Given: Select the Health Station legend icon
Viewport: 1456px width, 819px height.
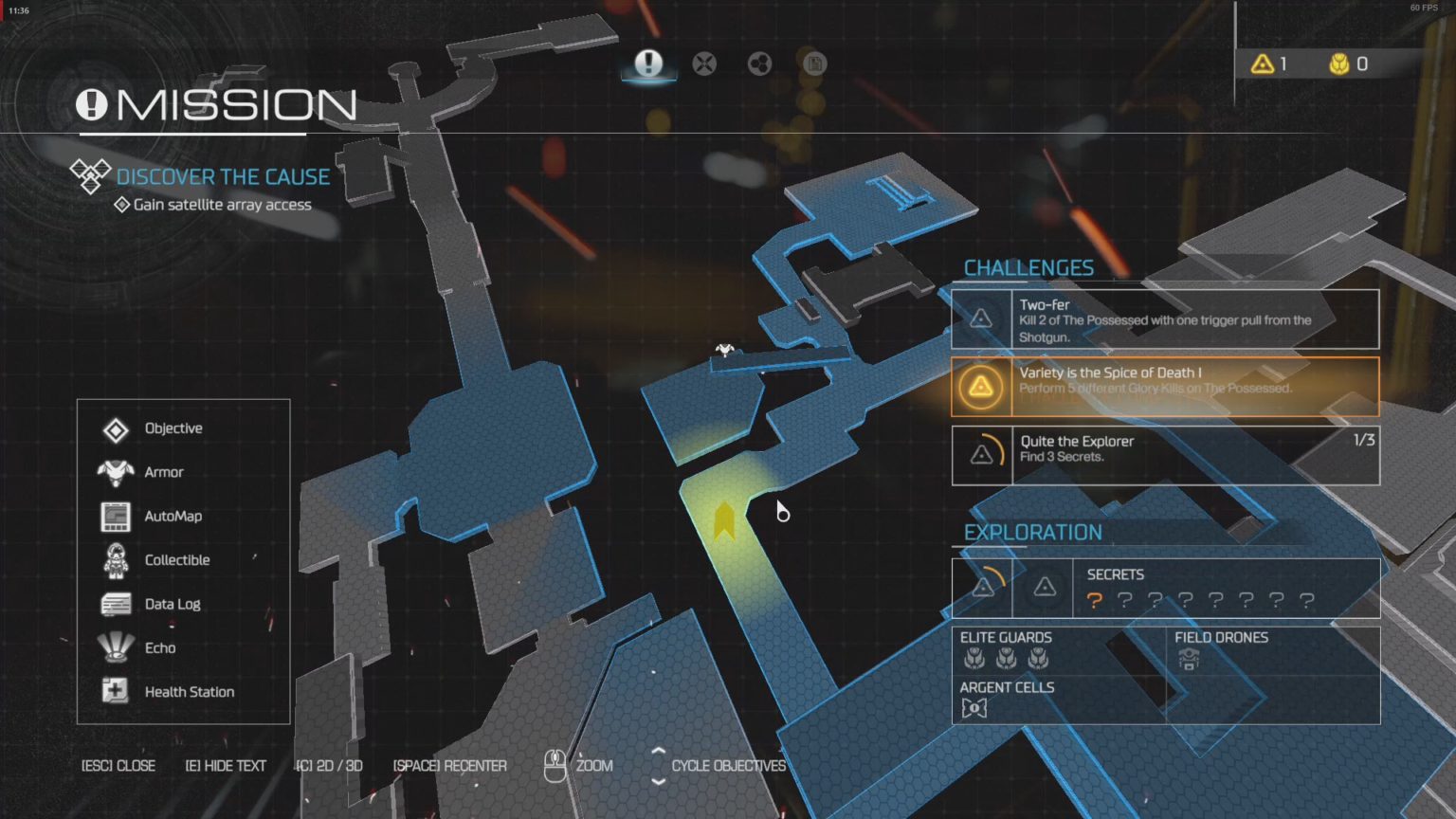Looking at the screenshot, I should click(x=114, y=691).
